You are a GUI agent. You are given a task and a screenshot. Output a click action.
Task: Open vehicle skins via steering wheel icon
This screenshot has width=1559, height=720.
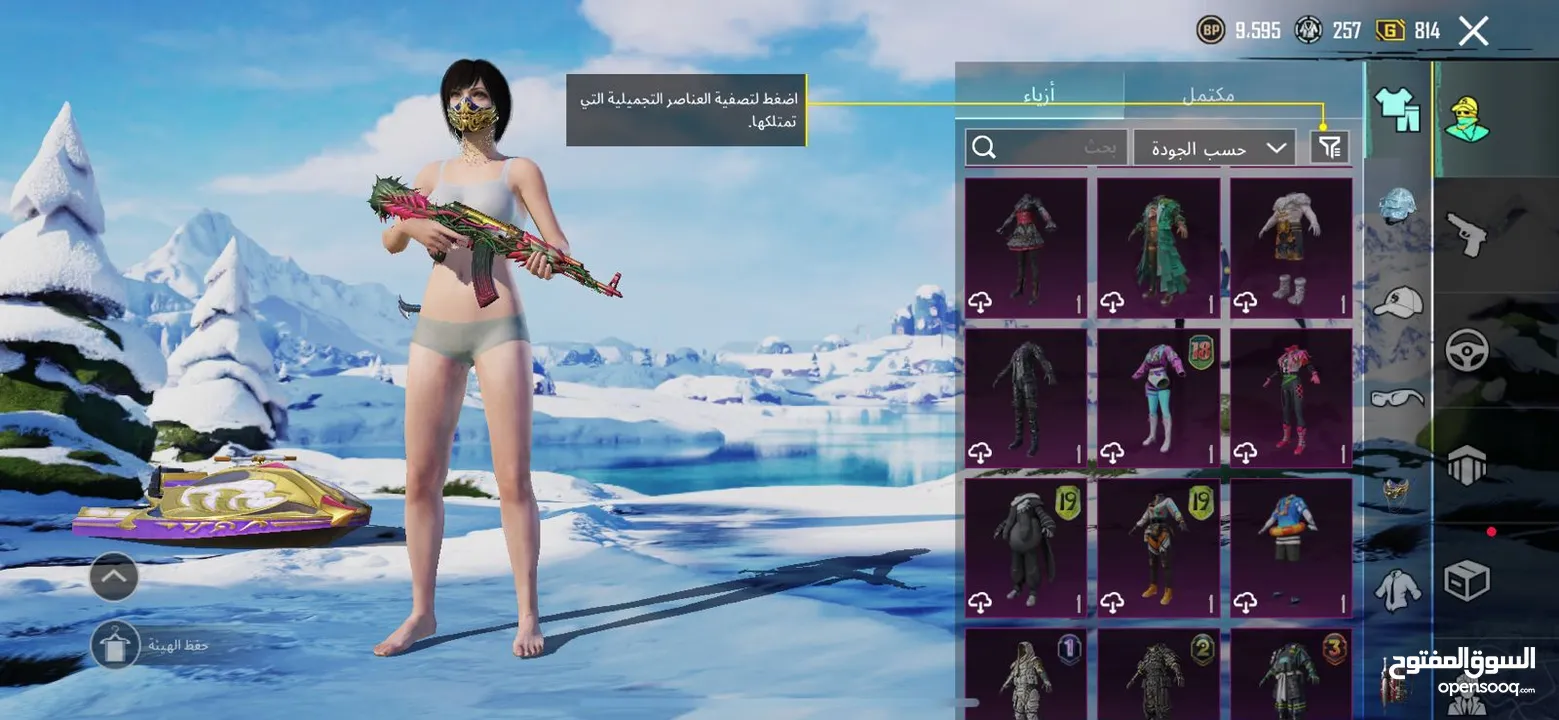click(x=1469, y=350)
